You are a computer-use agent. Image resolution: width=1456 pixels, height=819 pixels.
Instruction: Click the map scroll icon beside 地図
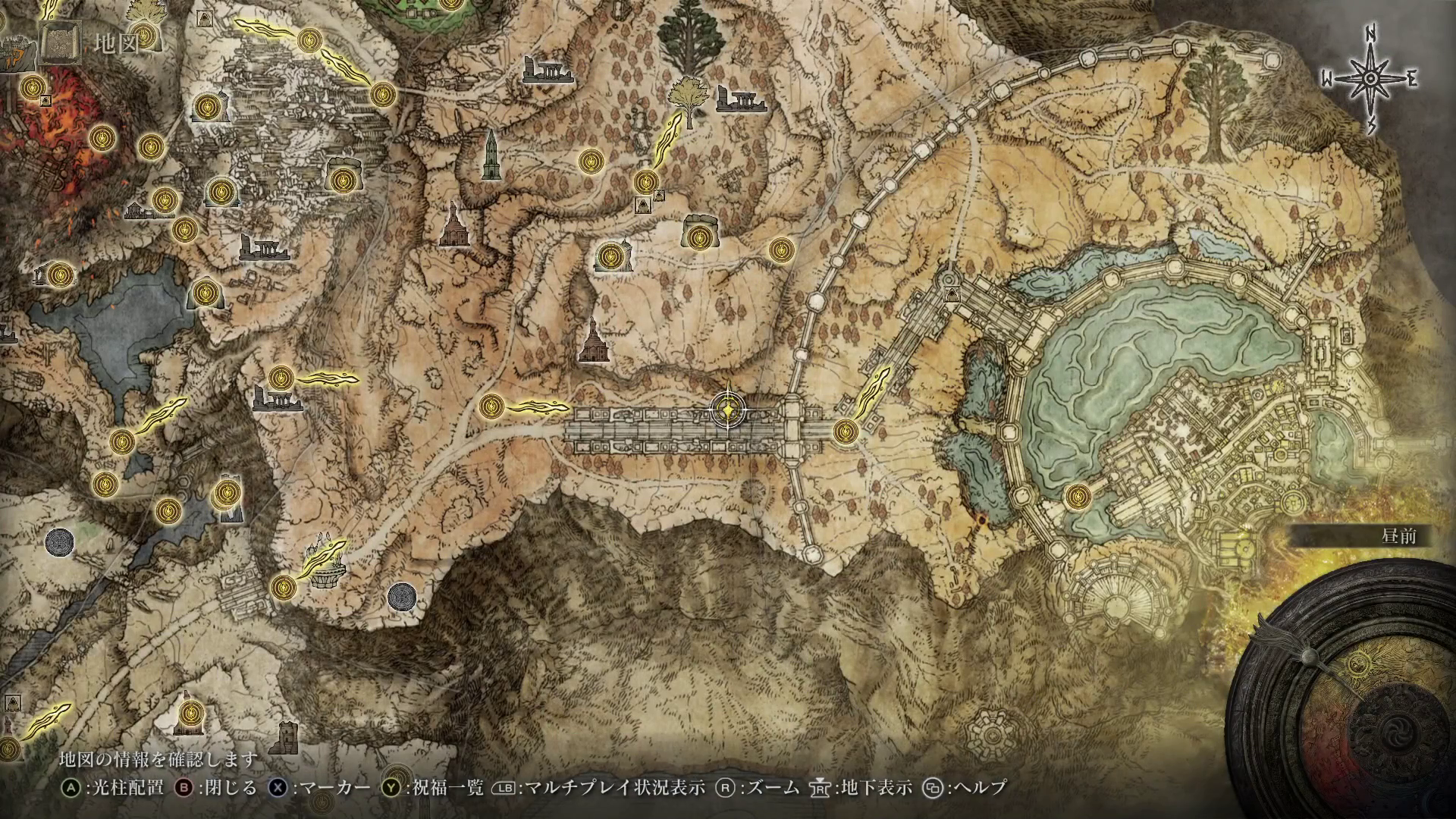60,43
